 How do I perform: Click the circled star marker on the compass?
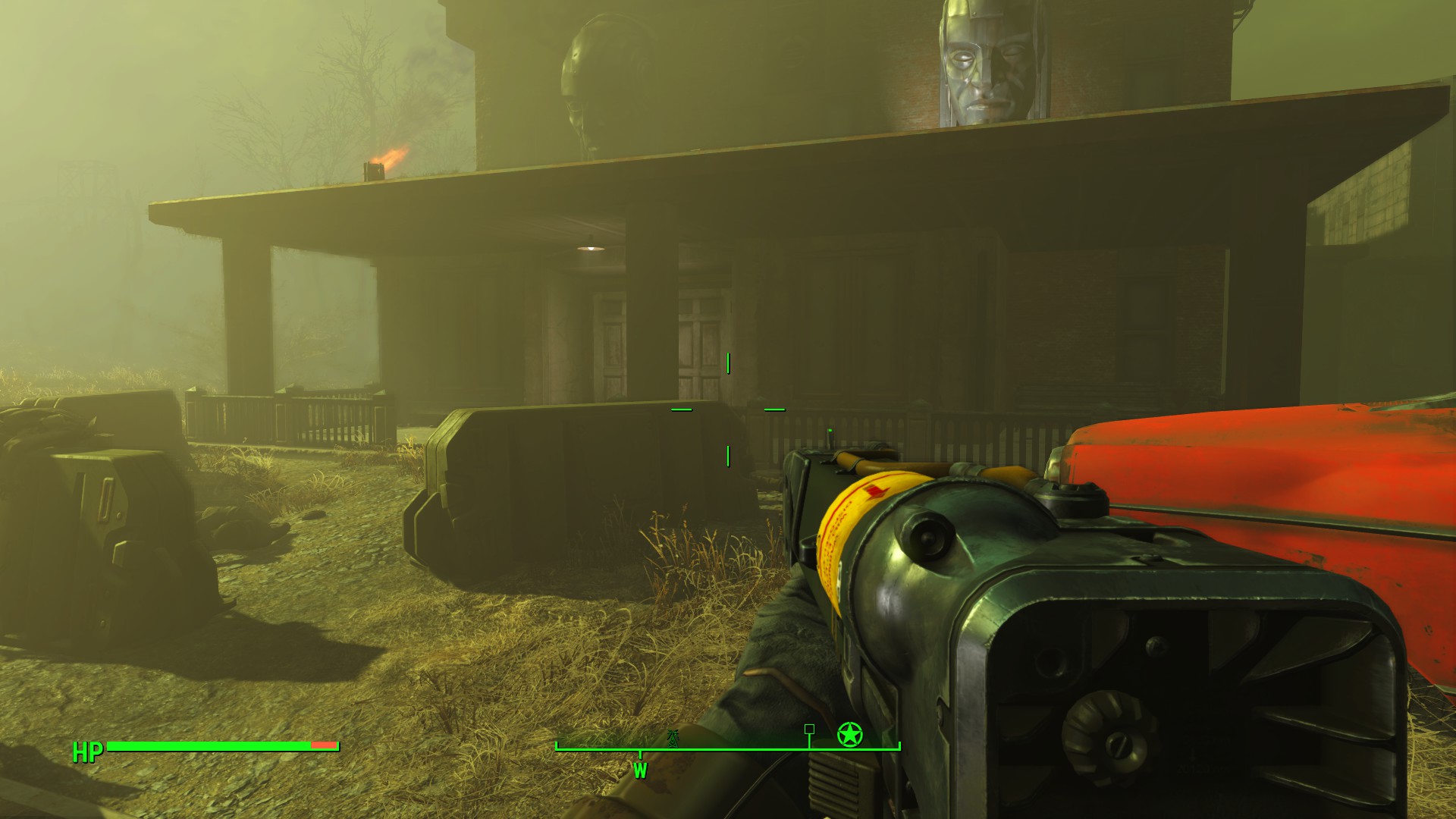coord(849,734)
